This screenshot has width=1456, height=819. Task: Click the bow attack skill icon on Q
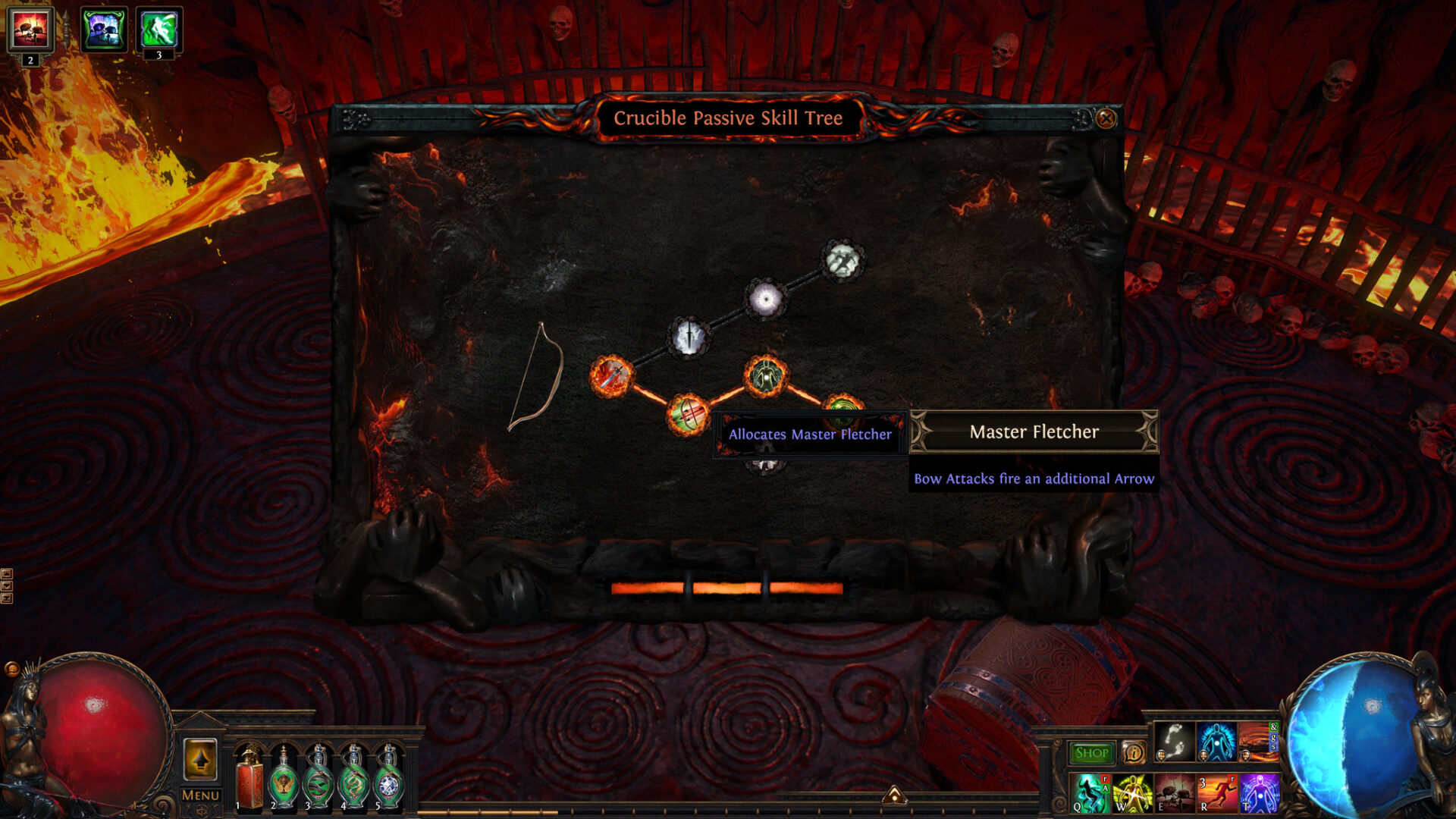[x=1090, y=794]
